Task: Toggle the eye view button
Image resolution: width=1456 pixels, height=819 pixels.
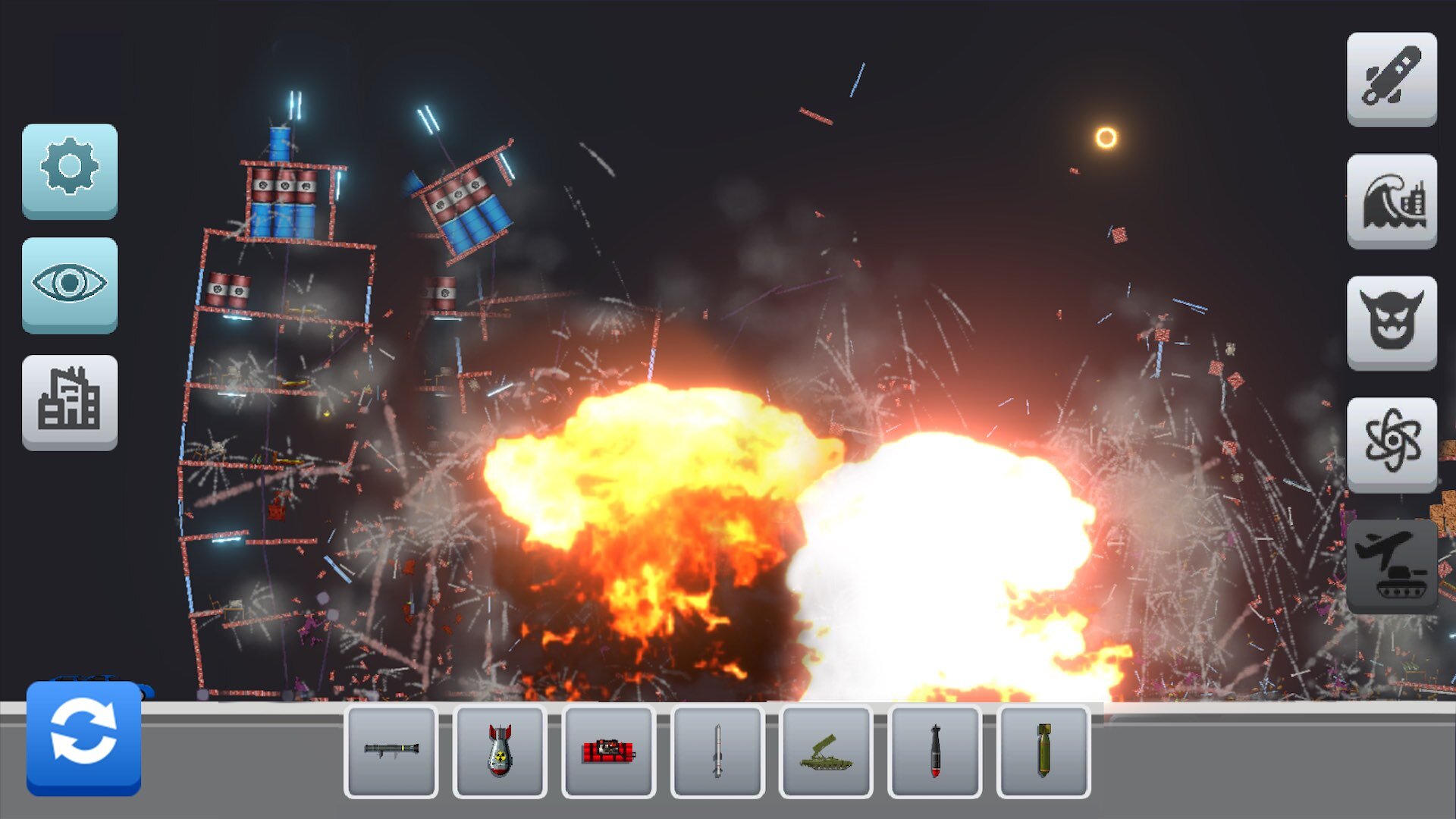Action: coord(70,284)
